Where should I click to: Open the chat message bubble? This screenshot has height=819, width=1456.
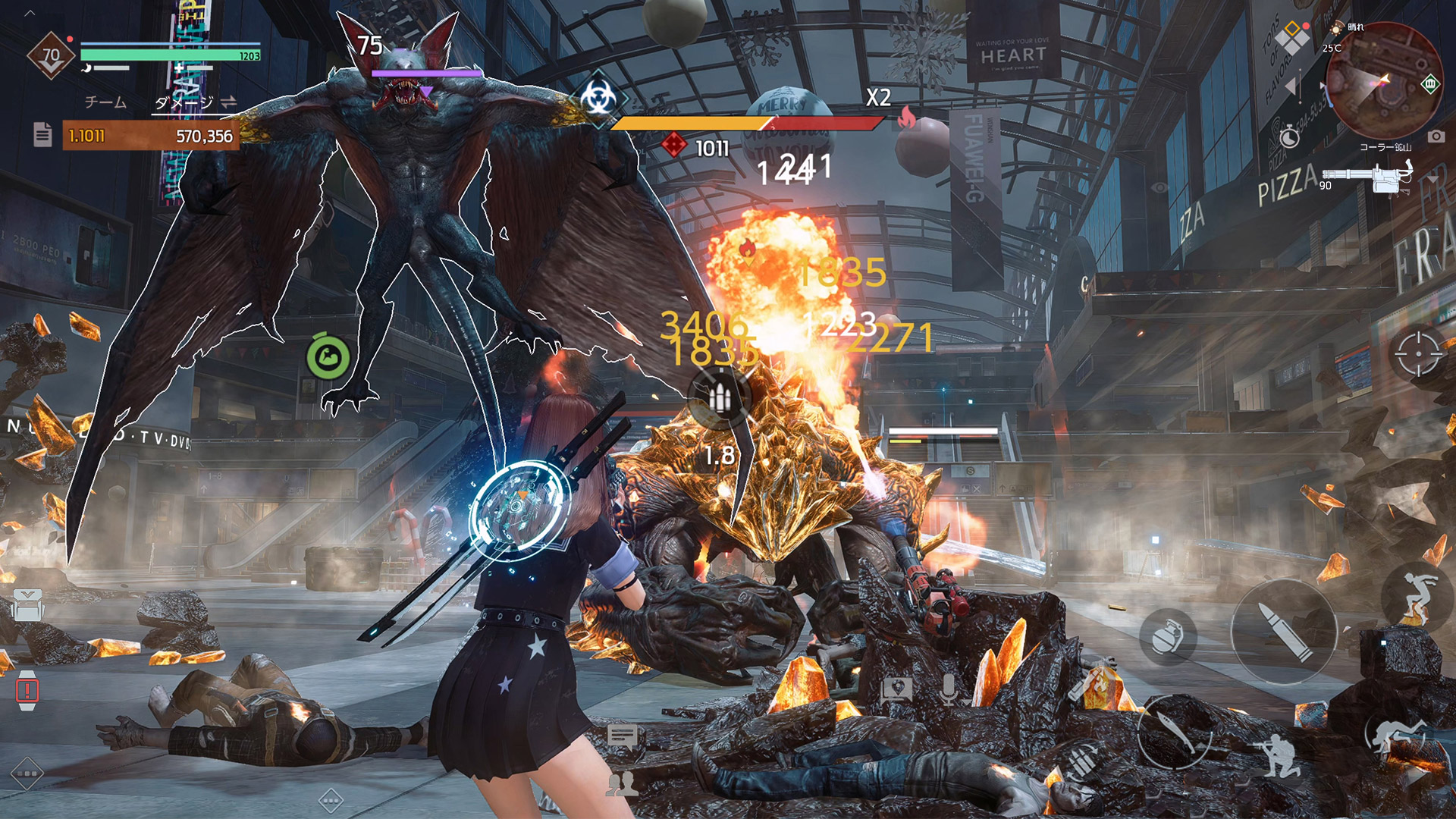pyautogui.click(x=623, y=736)
